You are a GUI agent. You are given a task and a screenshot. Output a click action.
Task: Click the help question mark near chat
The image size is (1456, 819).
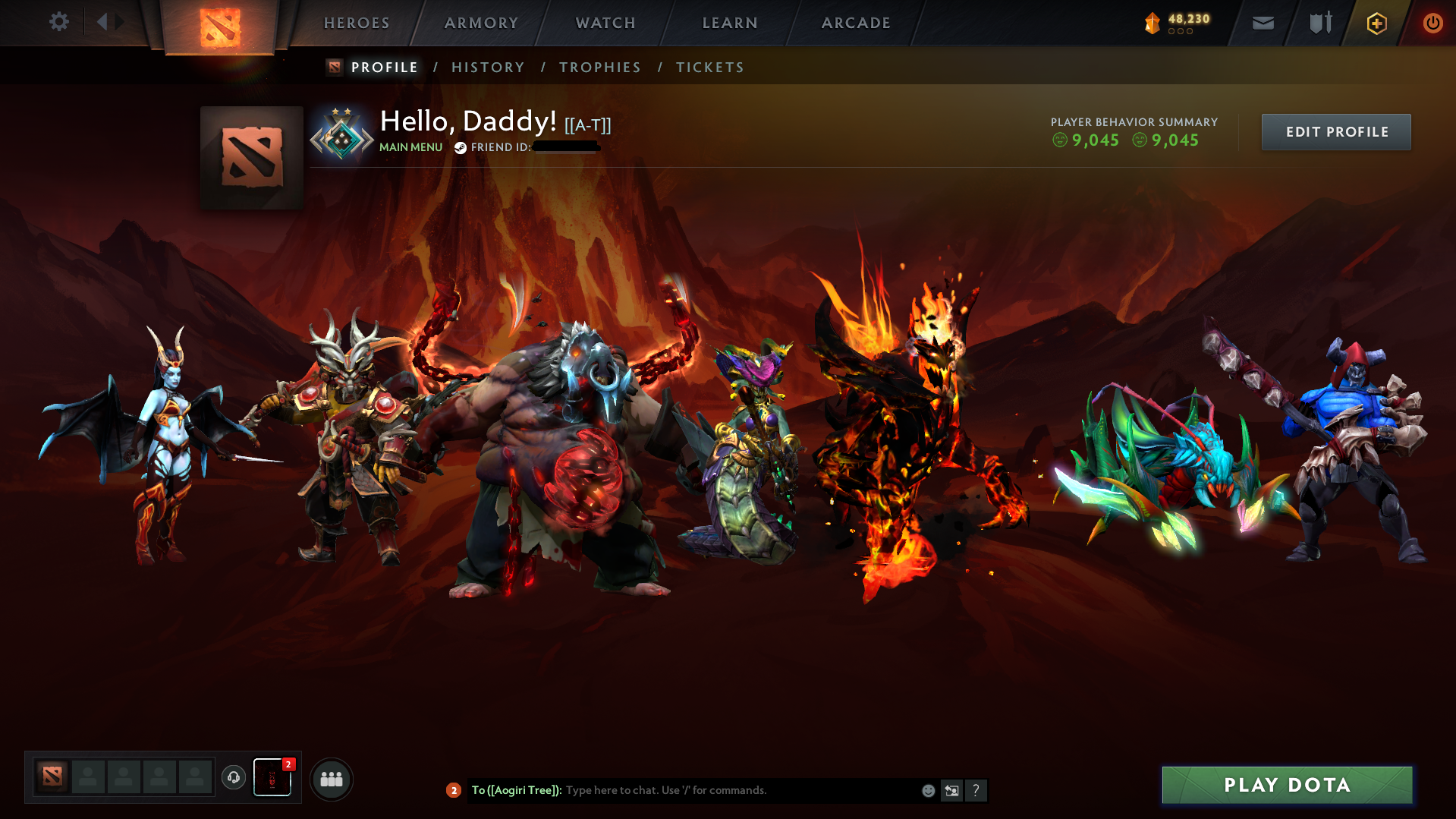(976, 790)
